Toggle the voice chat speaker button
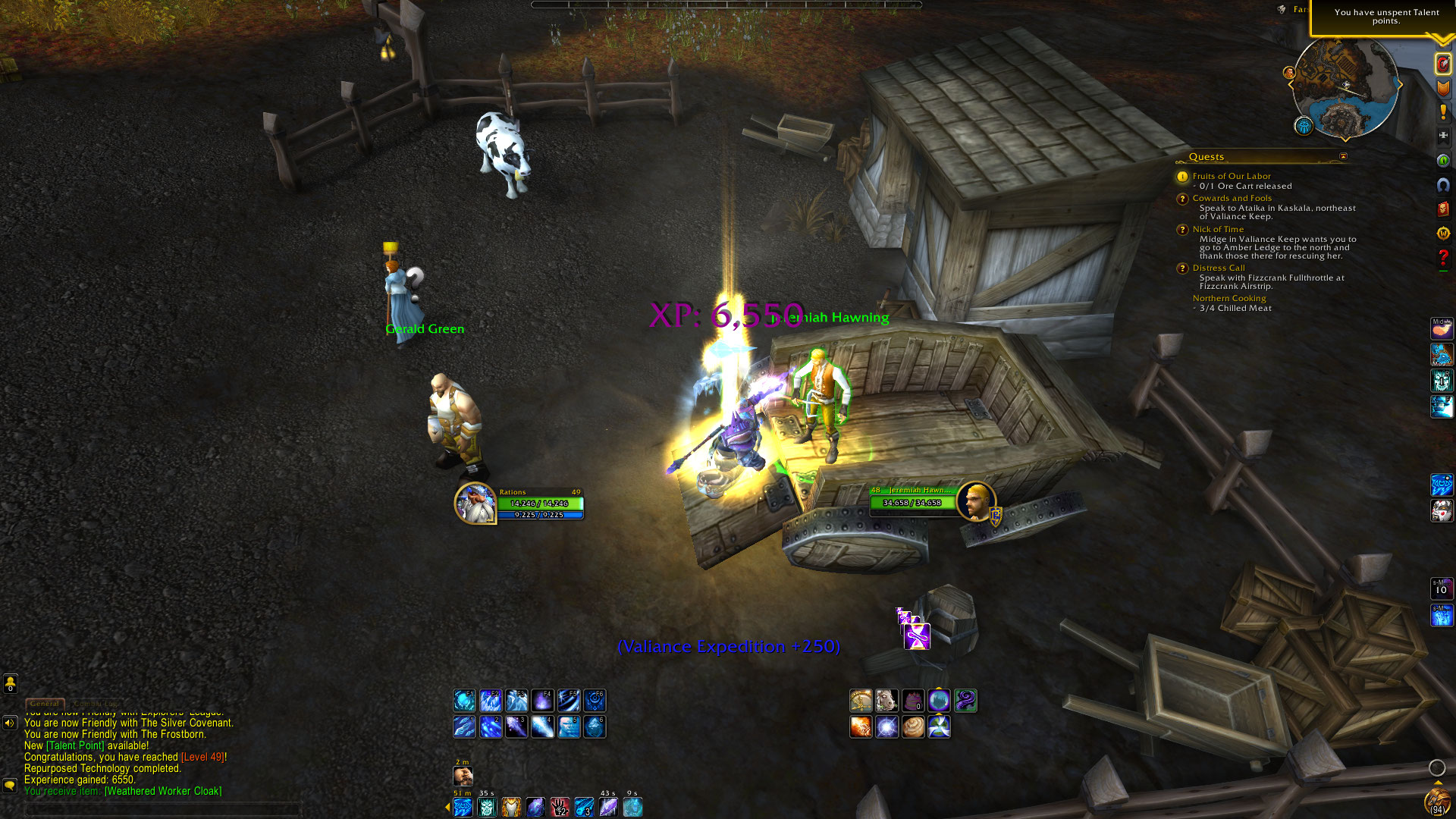 pos(10,723)
